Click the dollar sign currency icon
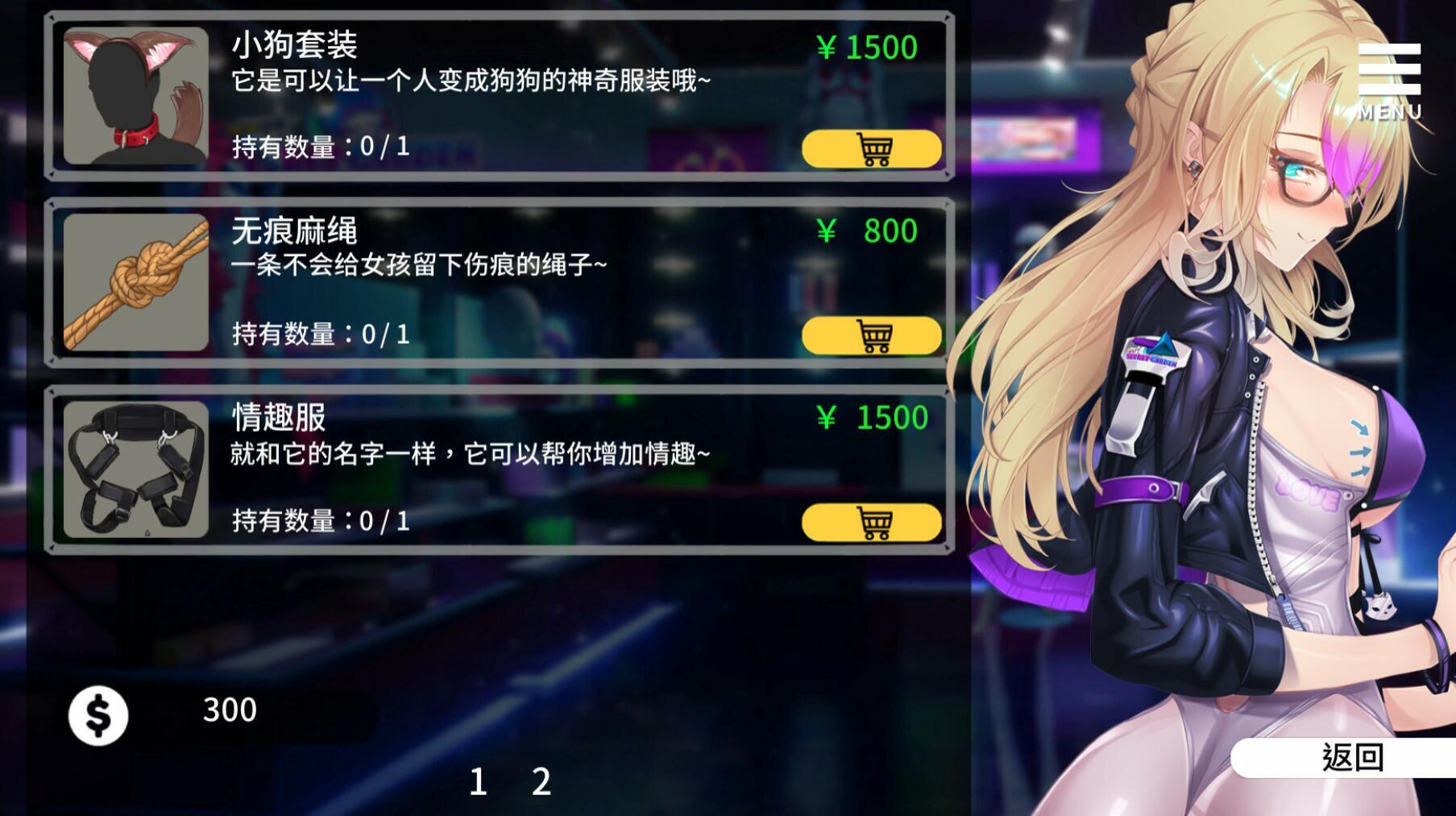Viewport: 1456px width, 816px height. coord(98,710)
